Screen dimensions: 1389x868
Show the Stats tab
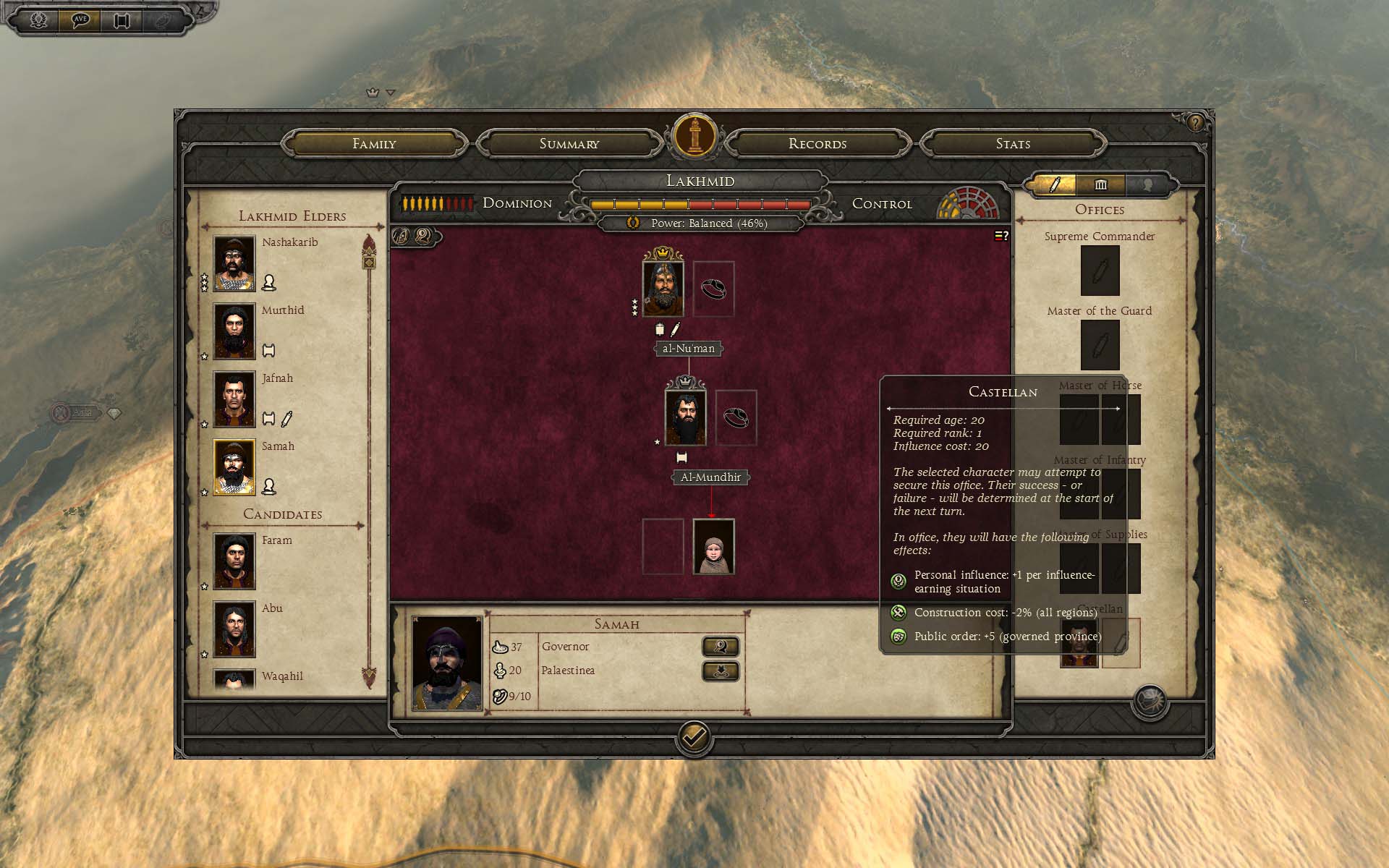click(1013, 144)
